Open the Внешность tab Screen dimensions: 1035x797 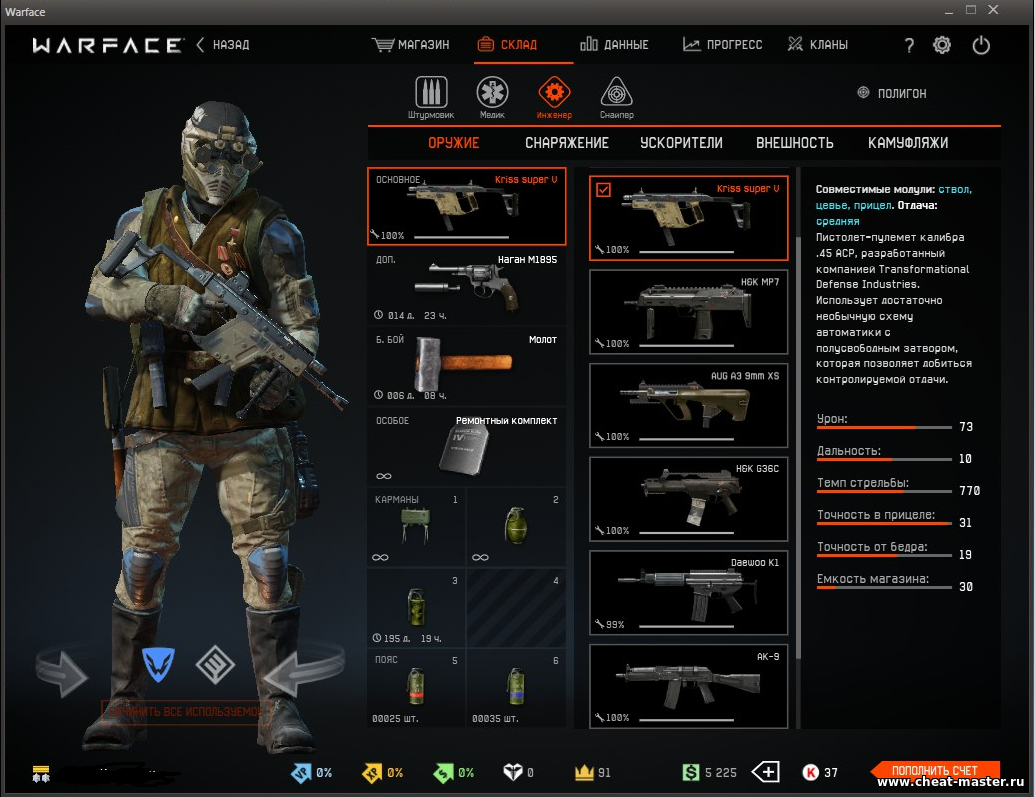pos(794,143)
